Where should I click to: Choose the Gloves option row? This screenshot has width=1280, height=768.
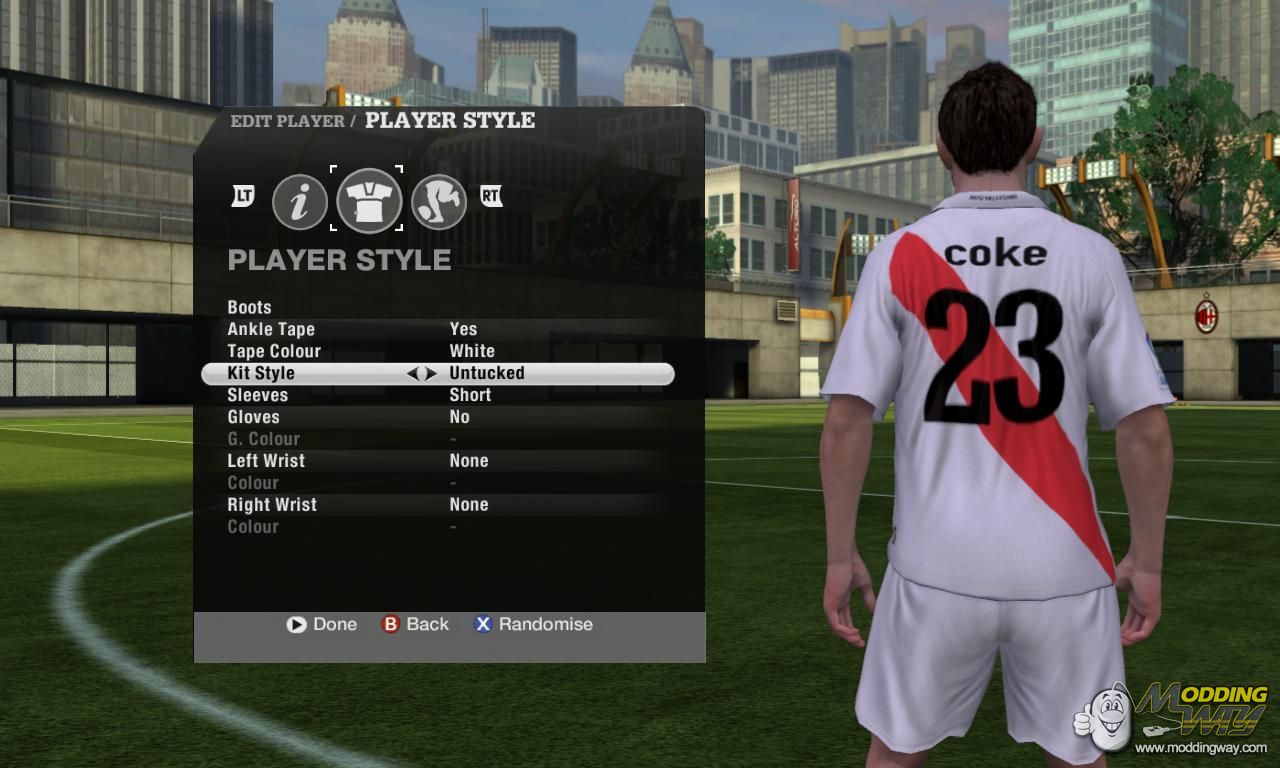coord(254,417)
